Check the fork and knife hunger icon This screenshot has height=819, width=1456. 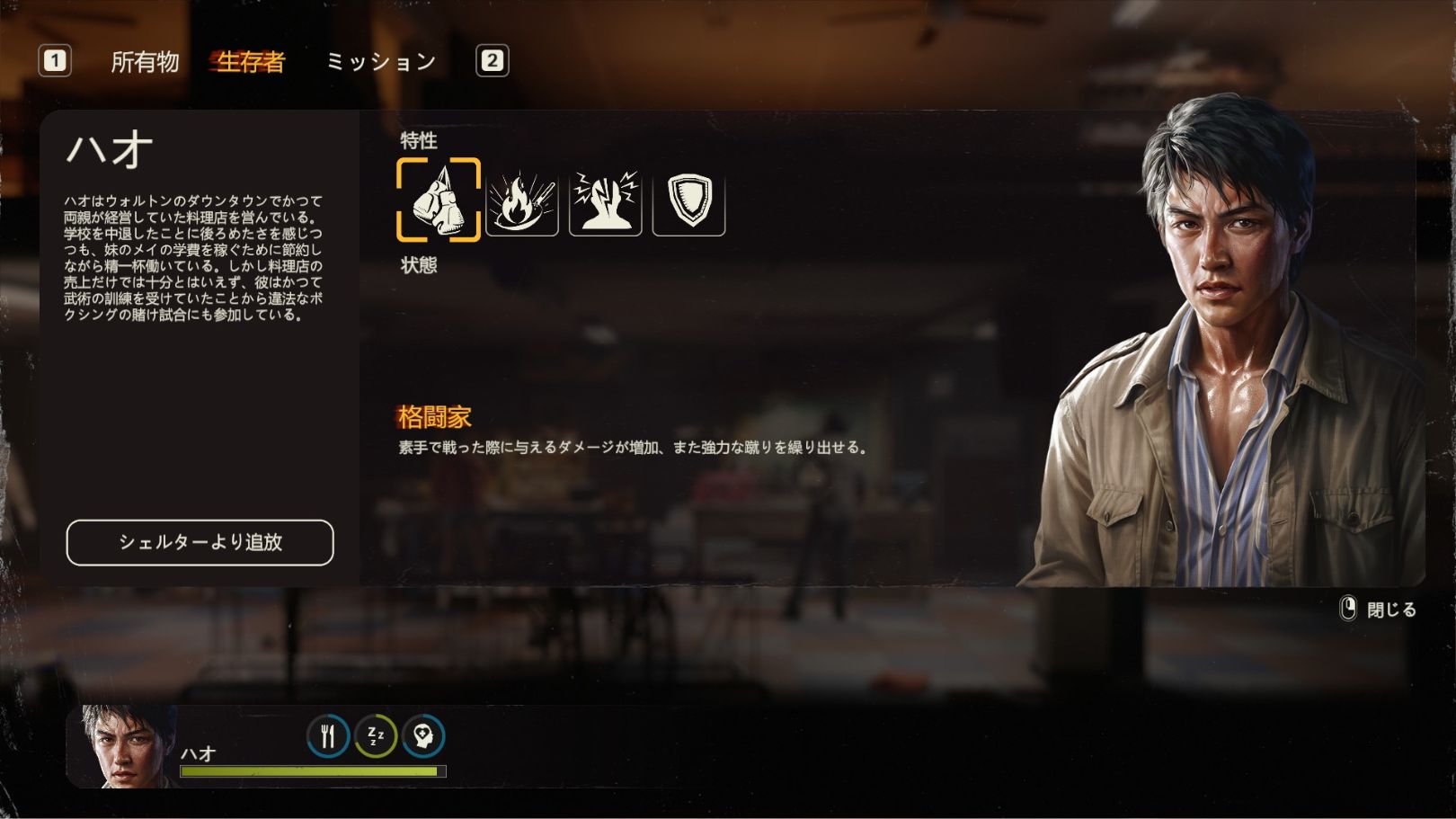(x=328, y=737)
